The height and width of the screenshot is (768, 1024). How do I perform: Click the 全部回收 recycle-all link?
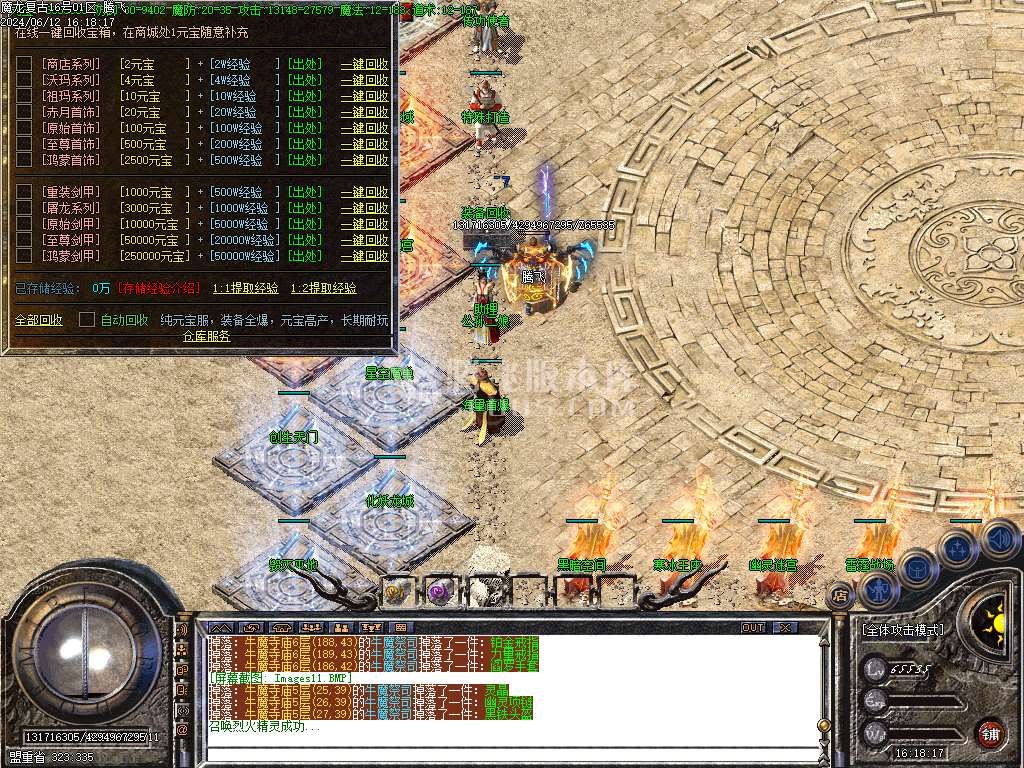coord(38,320)
